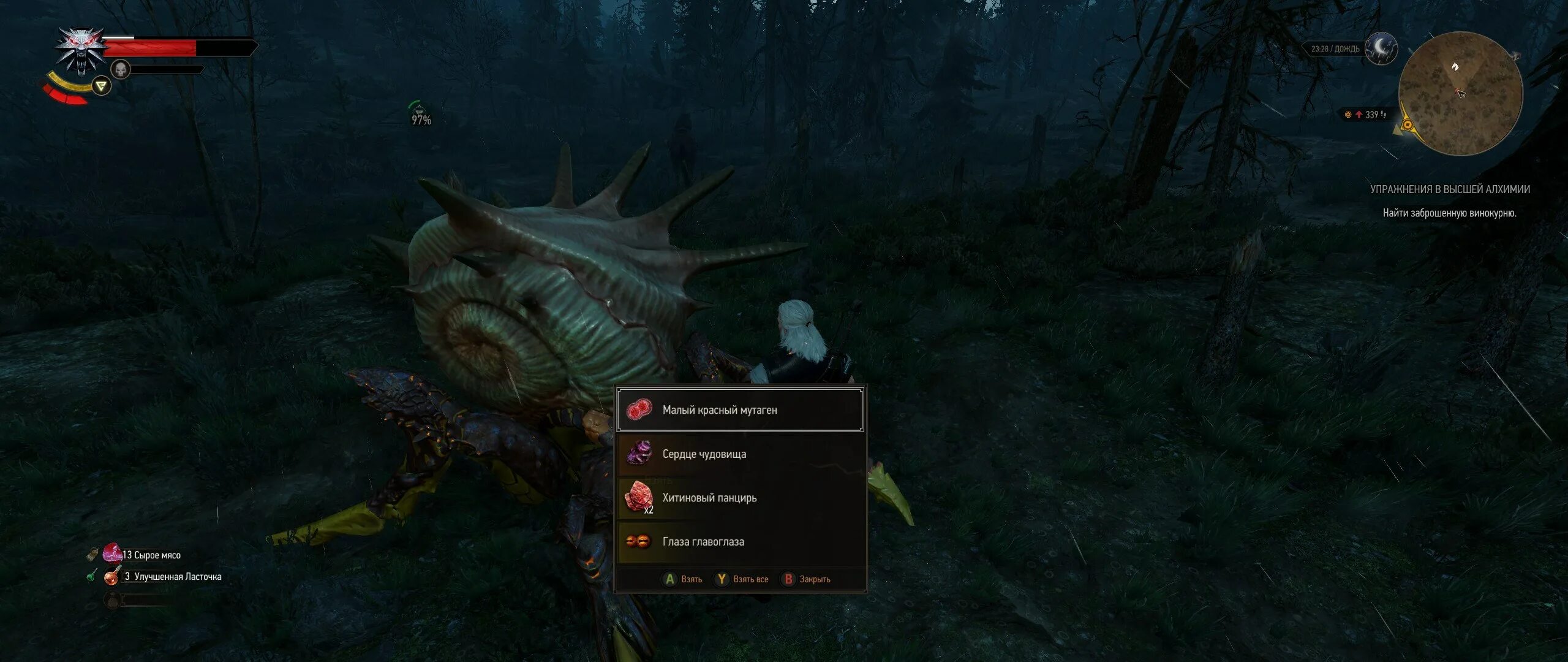Select Малый красный мутаген loot row

(x=740, y=410)
